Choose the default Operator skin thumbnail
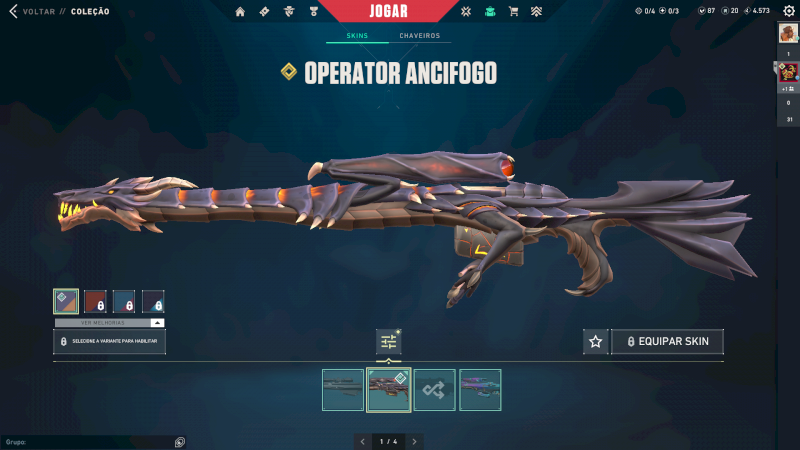800x450 pixels. tap(343, 390)
